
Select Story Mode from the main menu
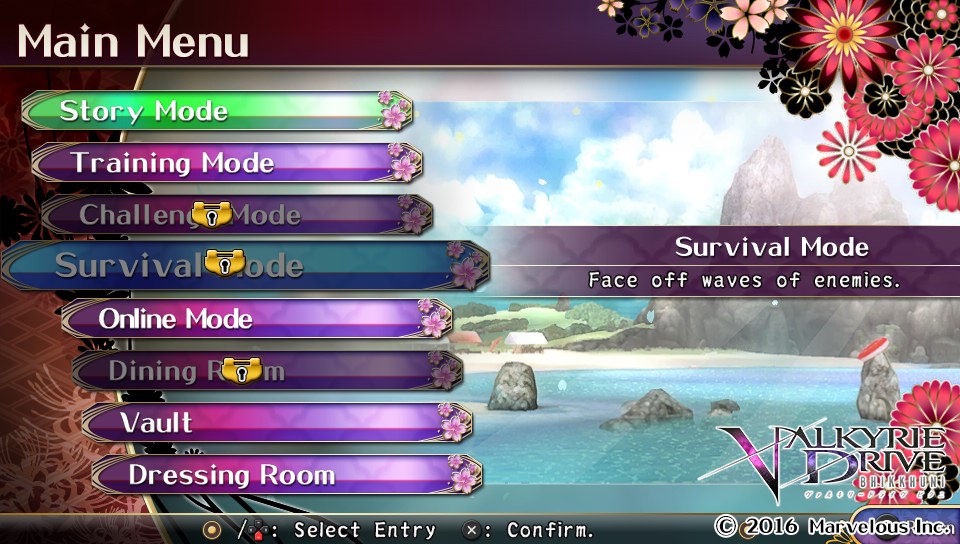tap(215, 111)
